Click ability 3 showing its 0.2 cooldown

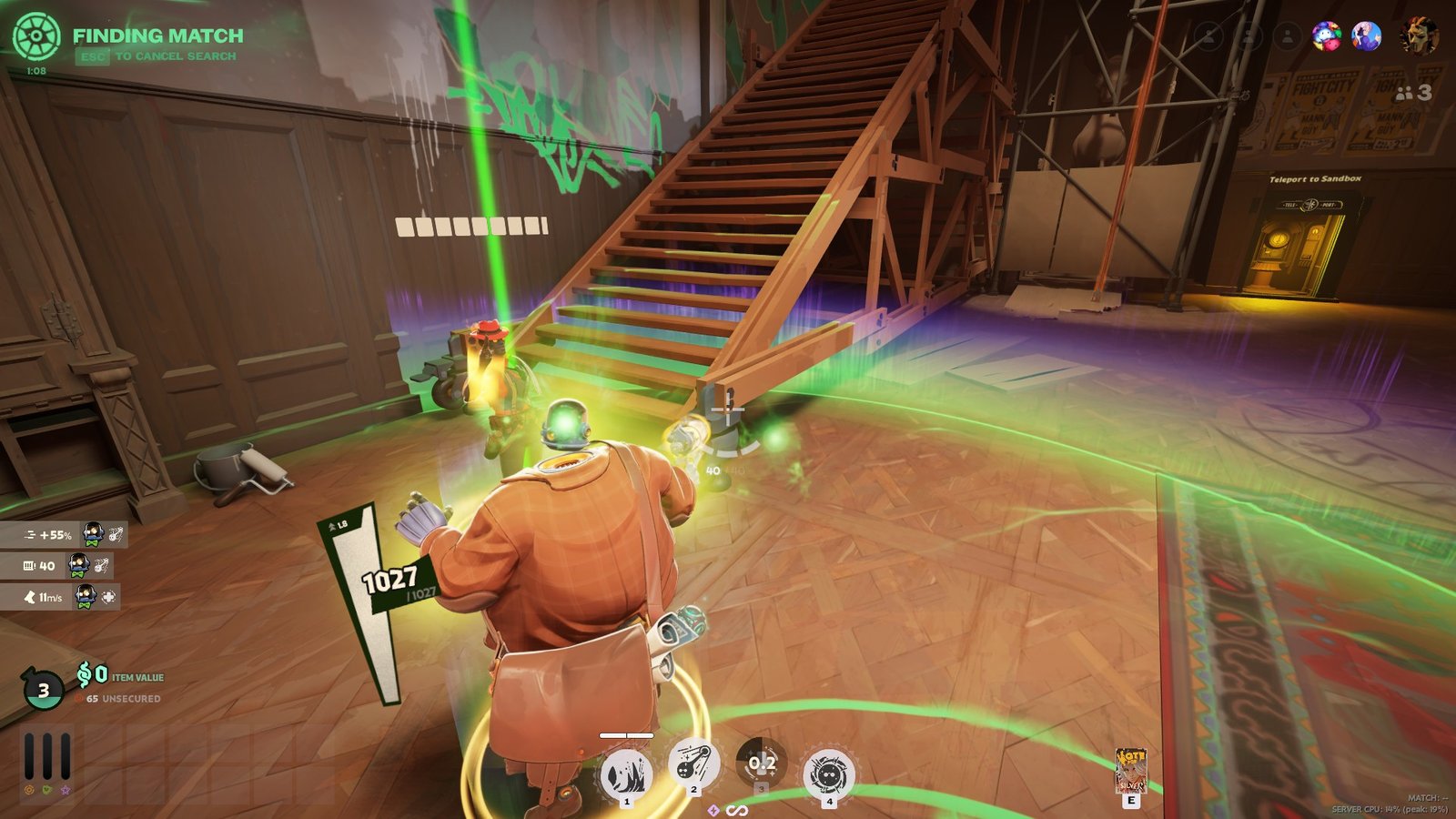click(763, 764)
